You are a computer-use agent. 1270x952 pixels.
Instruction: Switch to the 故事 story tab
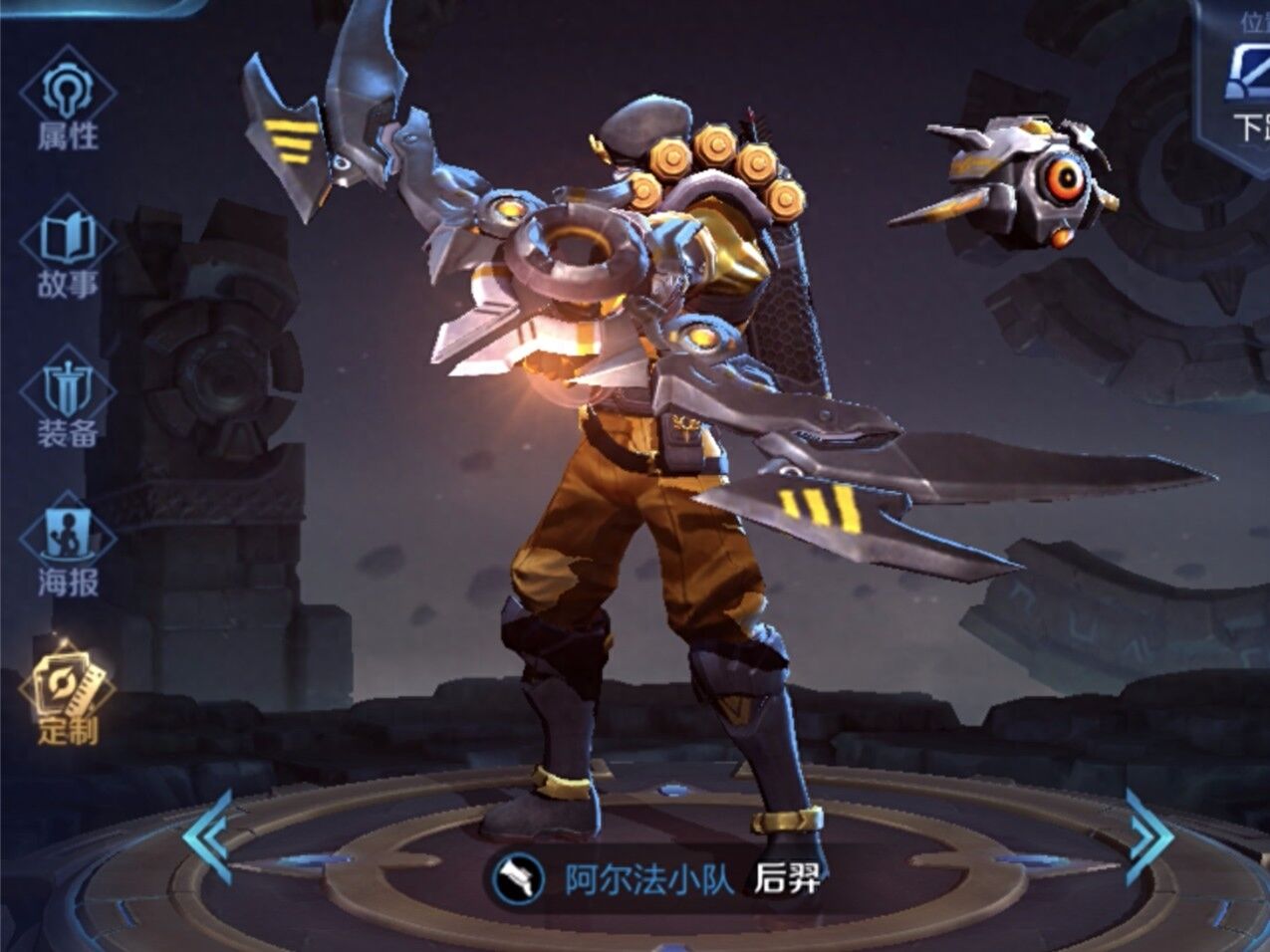[68, 251]
